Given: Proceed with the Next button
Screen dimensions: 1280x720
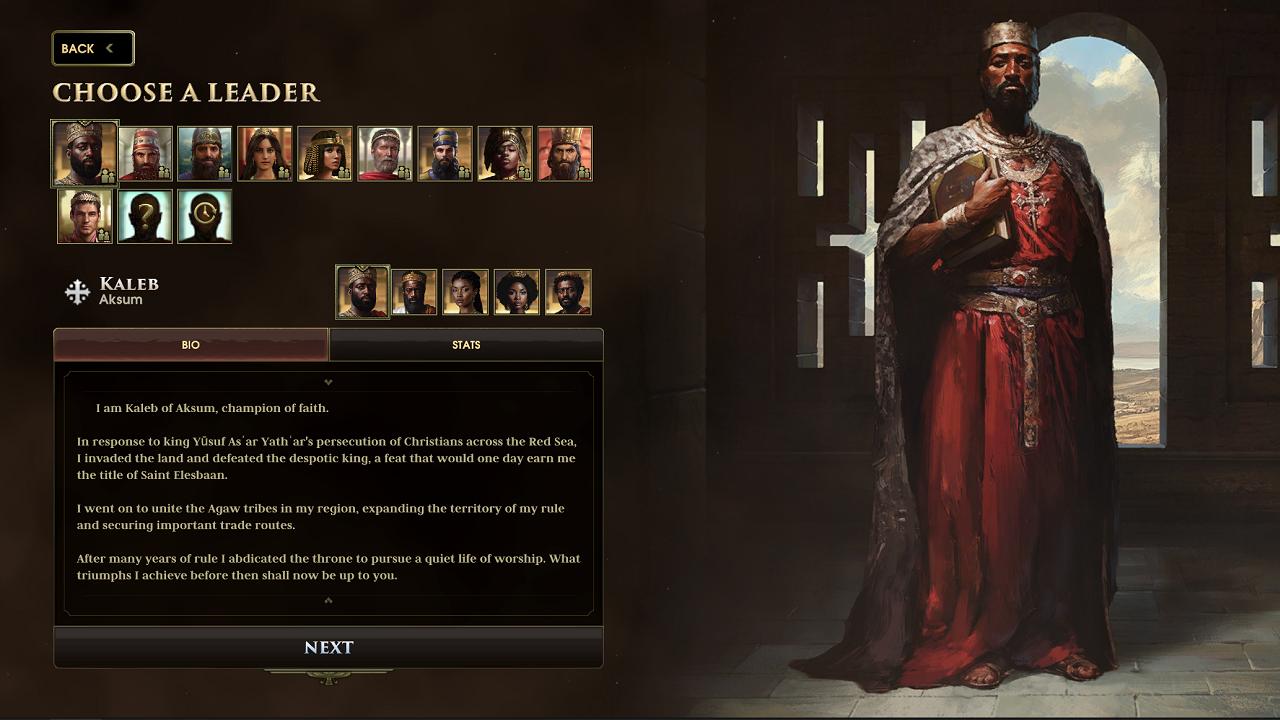Looking at the screenshot, I should pyautogui.click(x=328, y=648).
